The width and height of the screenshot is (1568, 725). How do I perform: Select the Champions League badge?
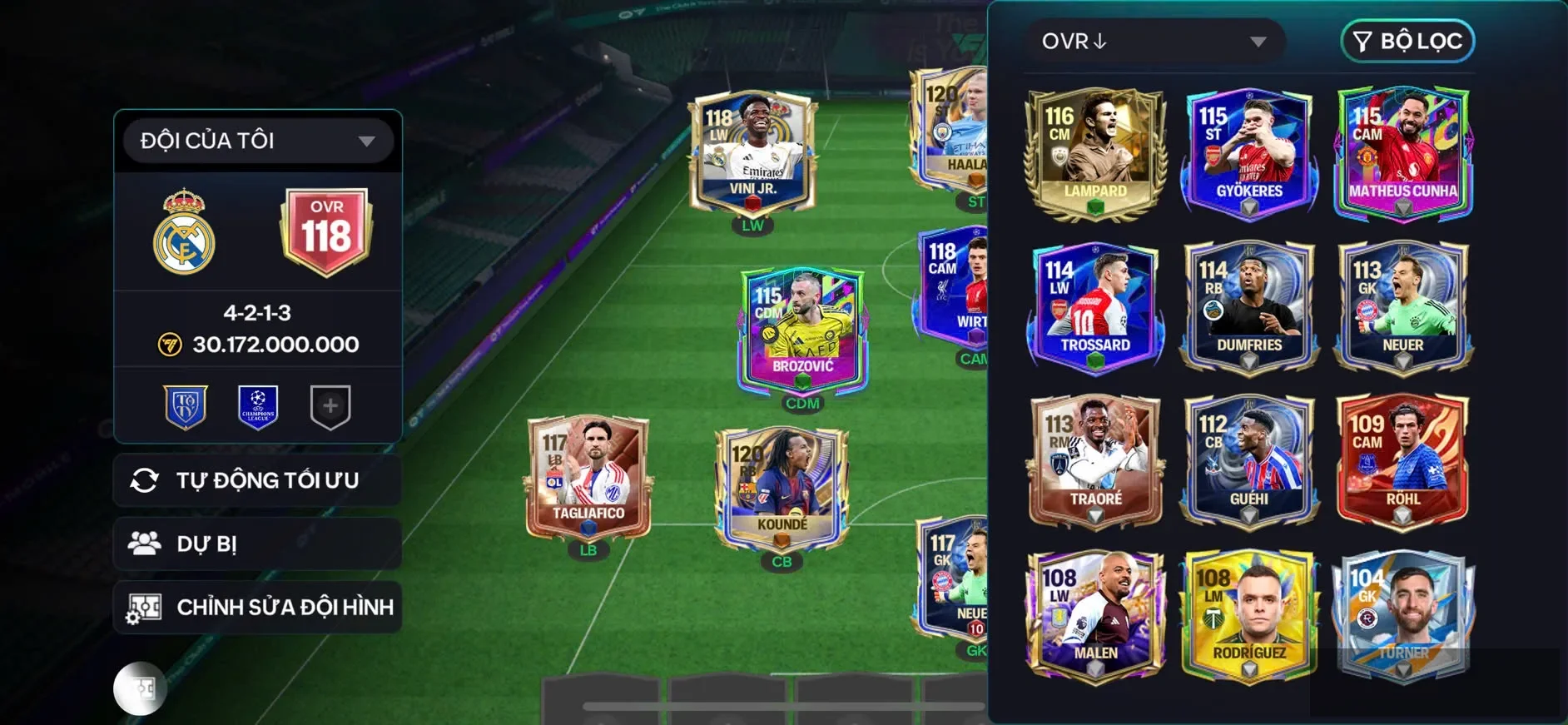coord(258,405)
